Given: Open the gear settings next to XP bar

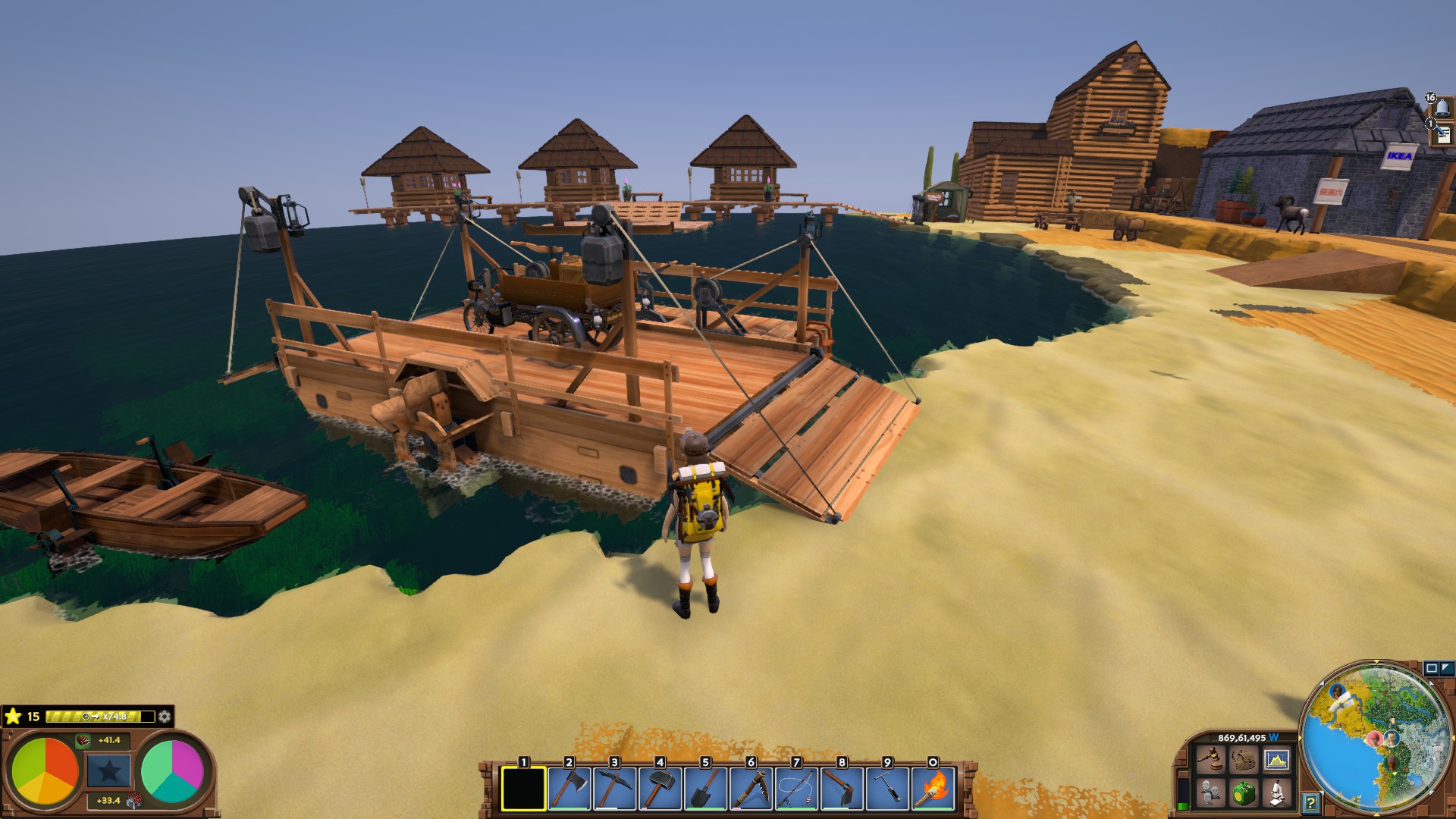Looking at the screenshot, I should point(165,717).
